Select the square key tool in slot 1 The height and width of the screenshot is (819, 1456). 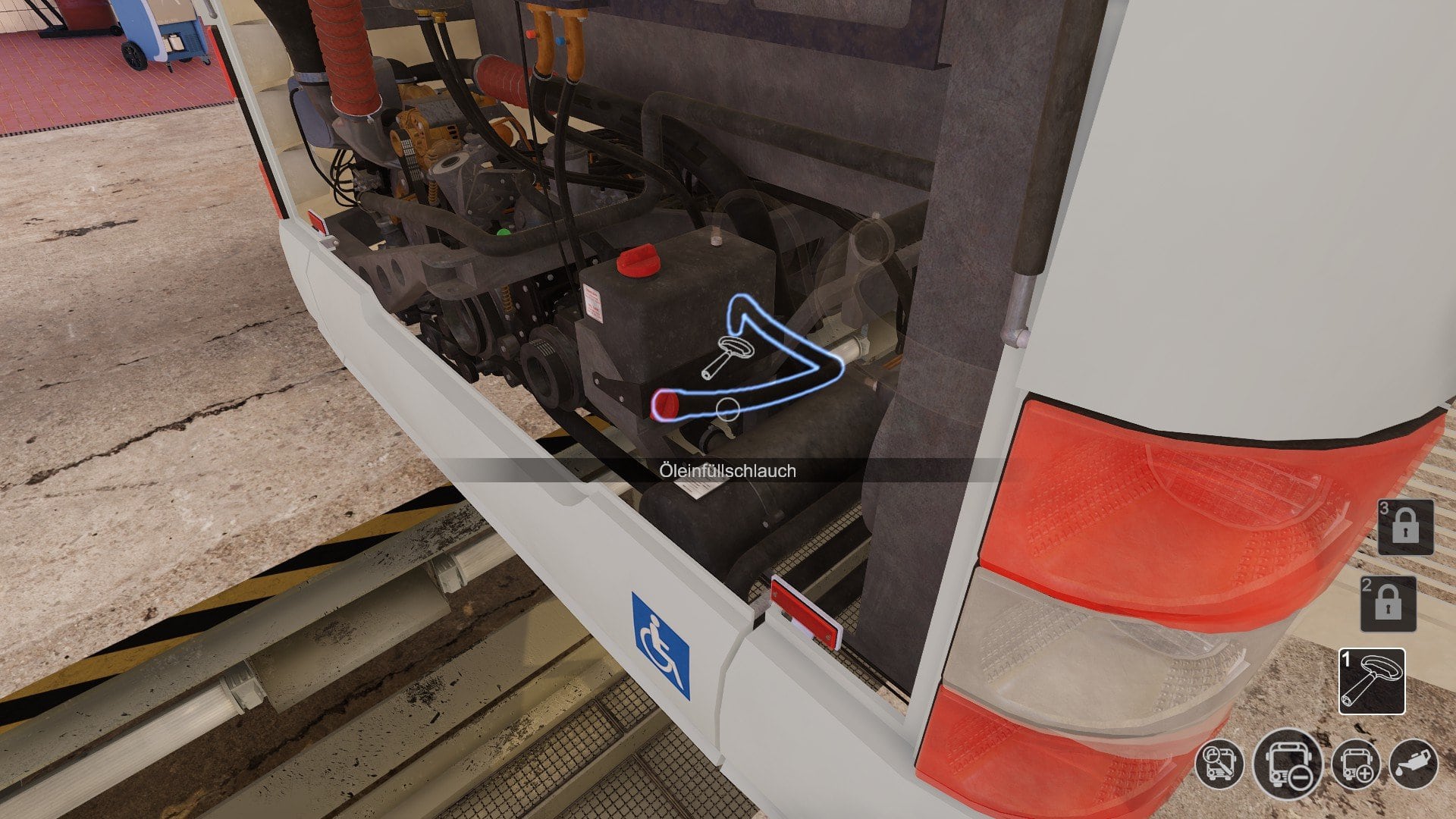[1372, 681]
